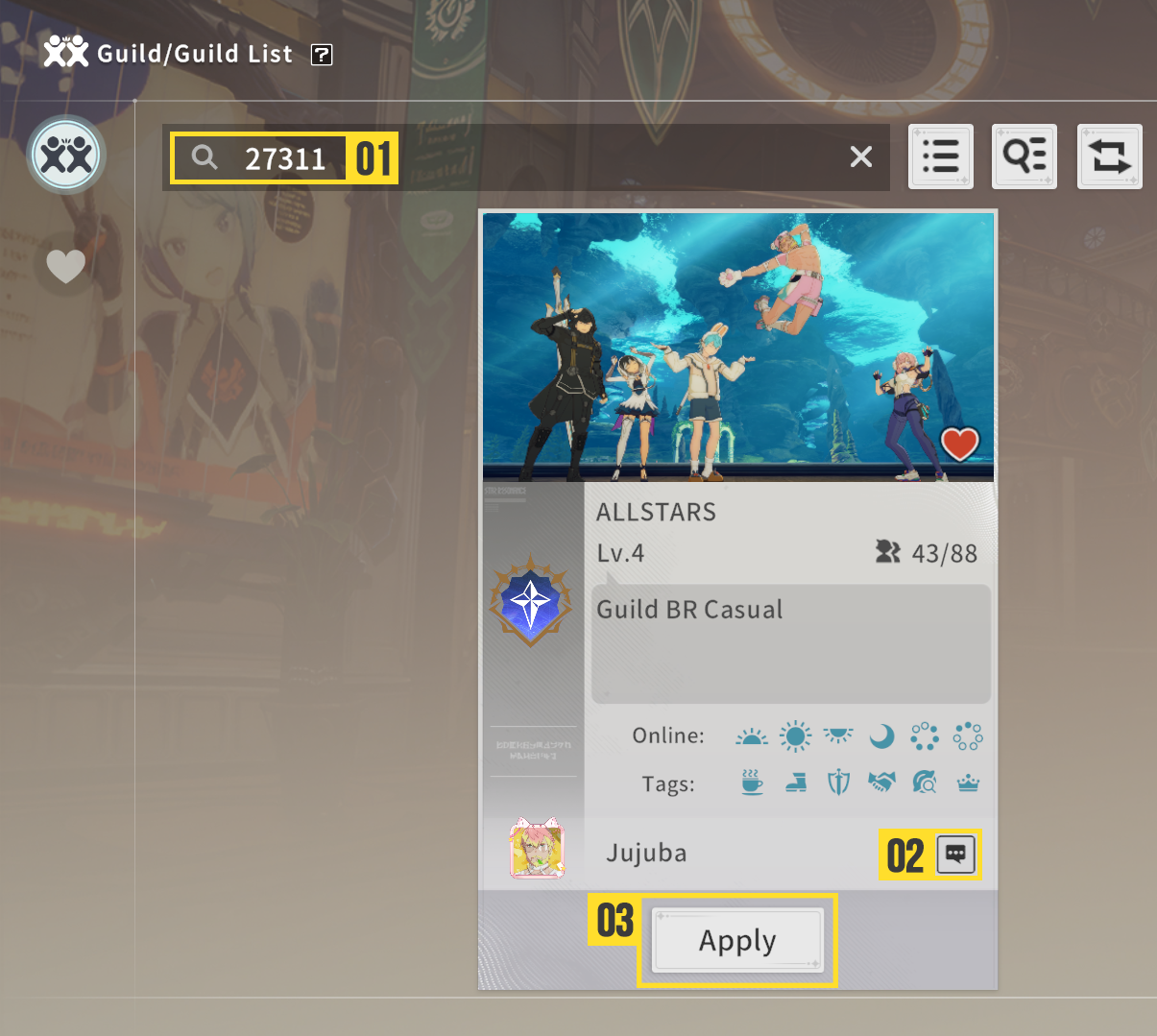Click Jujuba's leader avatar portrait
This screenshot has height=1036, width=1157.
point(537,850)
